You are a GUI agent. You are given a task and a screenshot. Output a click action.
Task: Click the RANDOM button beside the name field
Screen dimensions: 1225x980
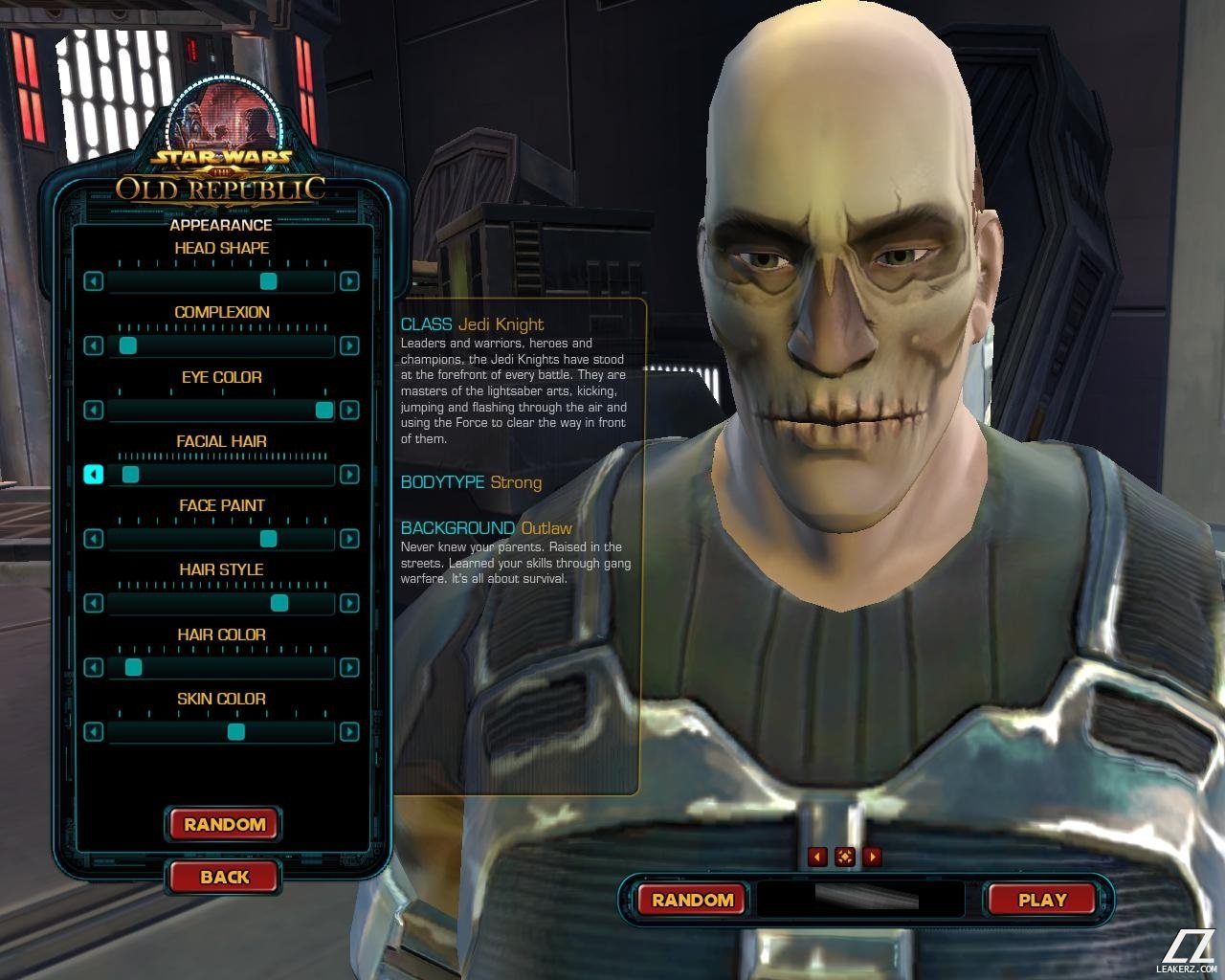692,900
